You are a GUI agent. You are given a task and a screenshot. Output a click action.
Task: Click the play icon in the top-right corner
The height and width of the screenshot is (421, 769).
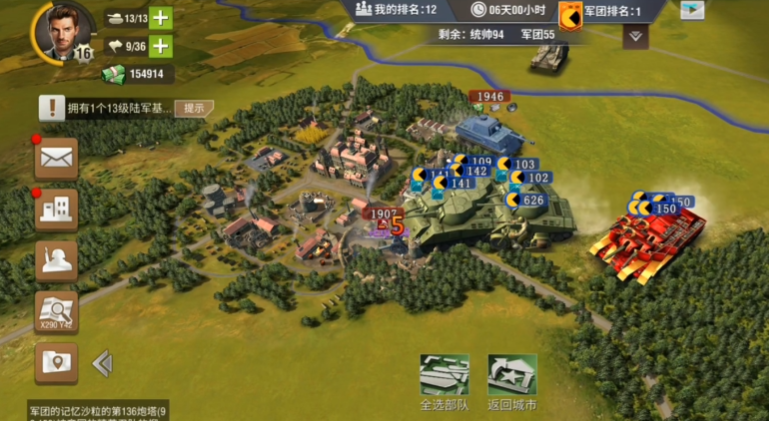click(692, 10)
